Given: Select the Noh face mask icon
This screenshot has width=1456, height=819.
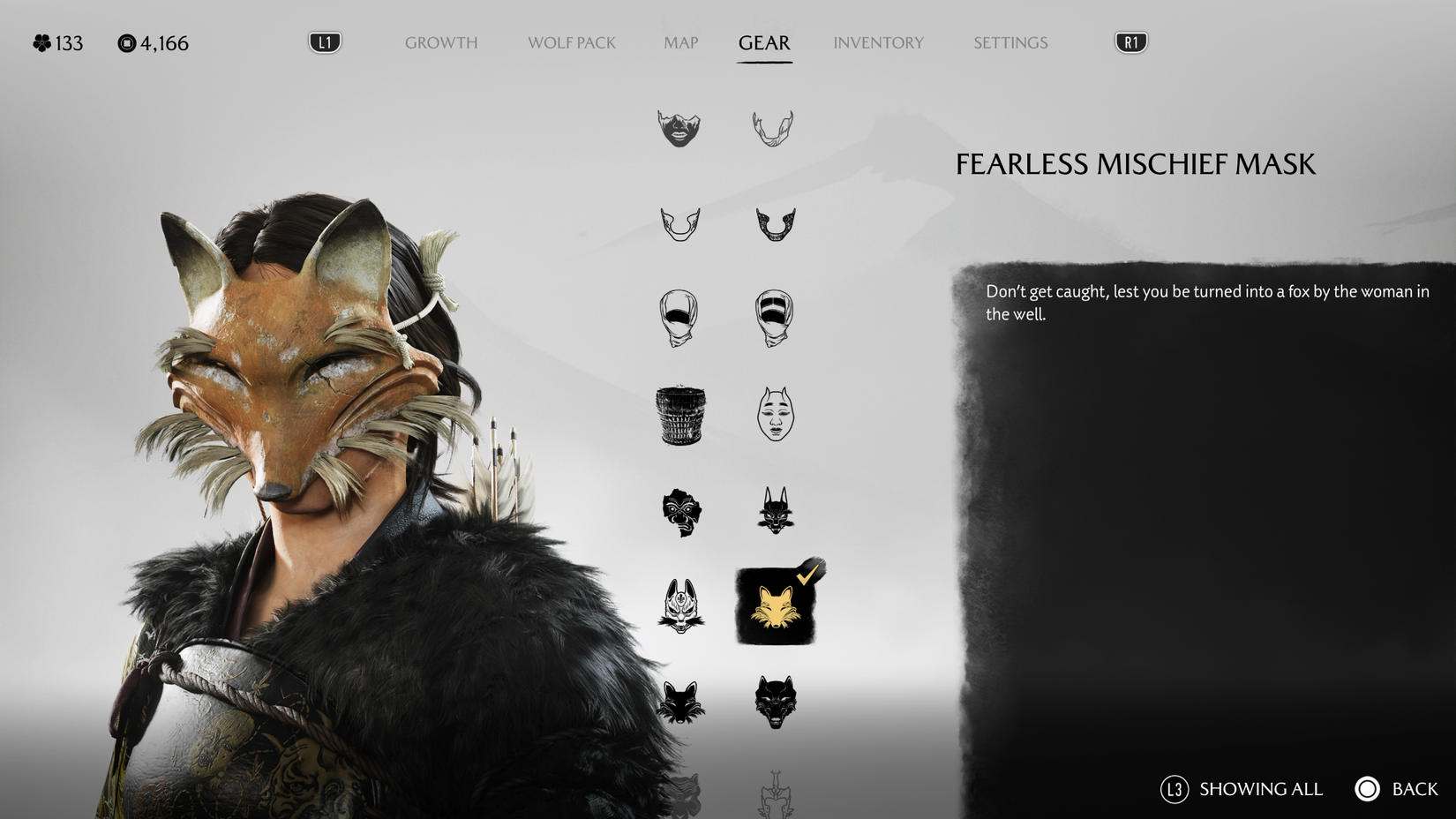Looking at the screenshot, I should tap(776, 413).
